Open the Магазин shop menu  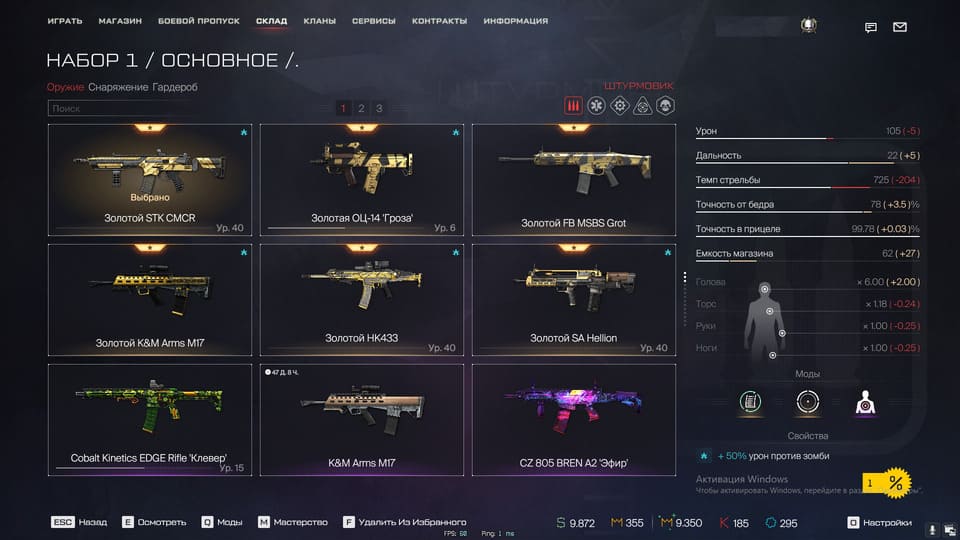pyautogui.click(x=120, y=21)
